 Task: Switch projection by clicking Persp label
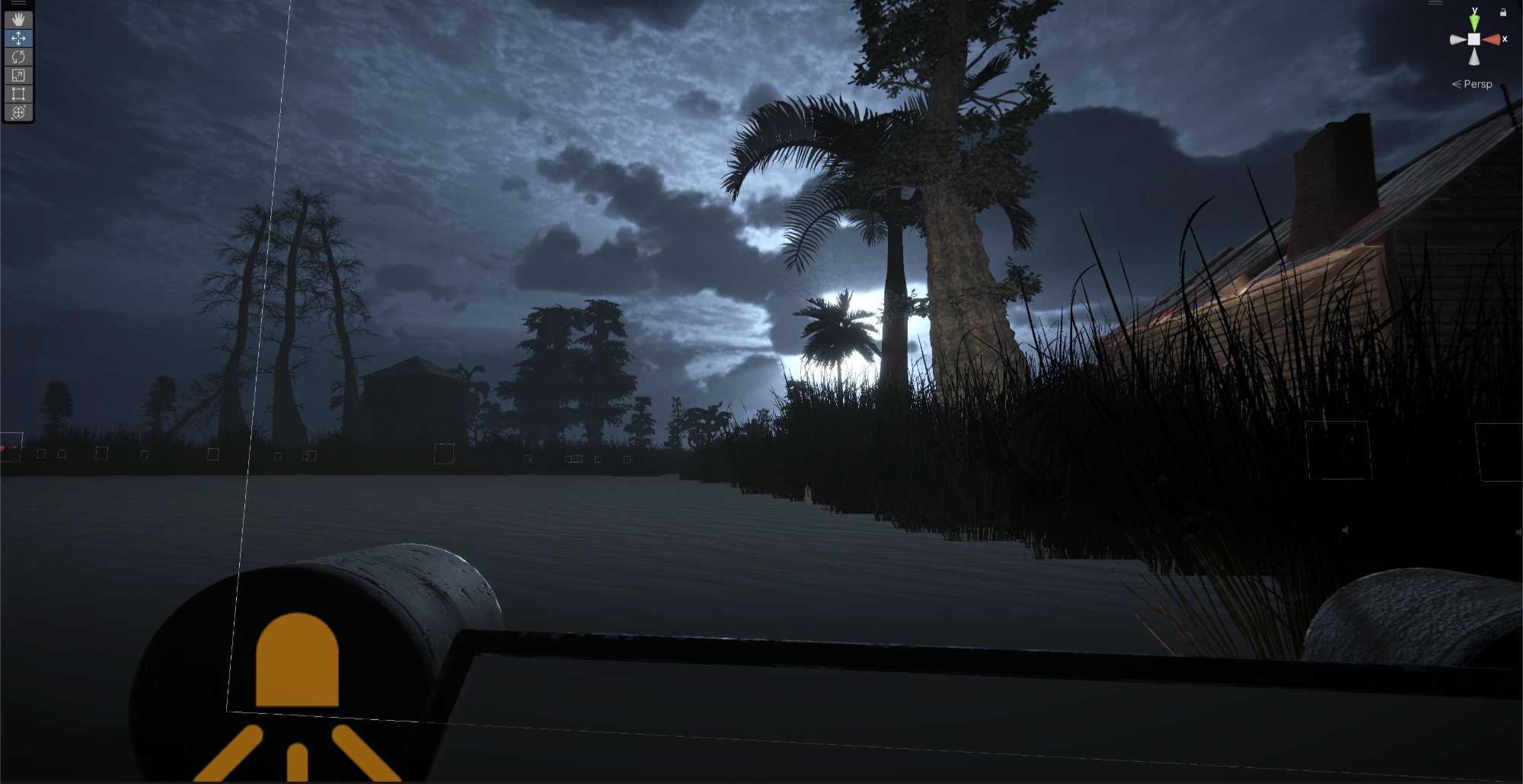click(1477, 84)
